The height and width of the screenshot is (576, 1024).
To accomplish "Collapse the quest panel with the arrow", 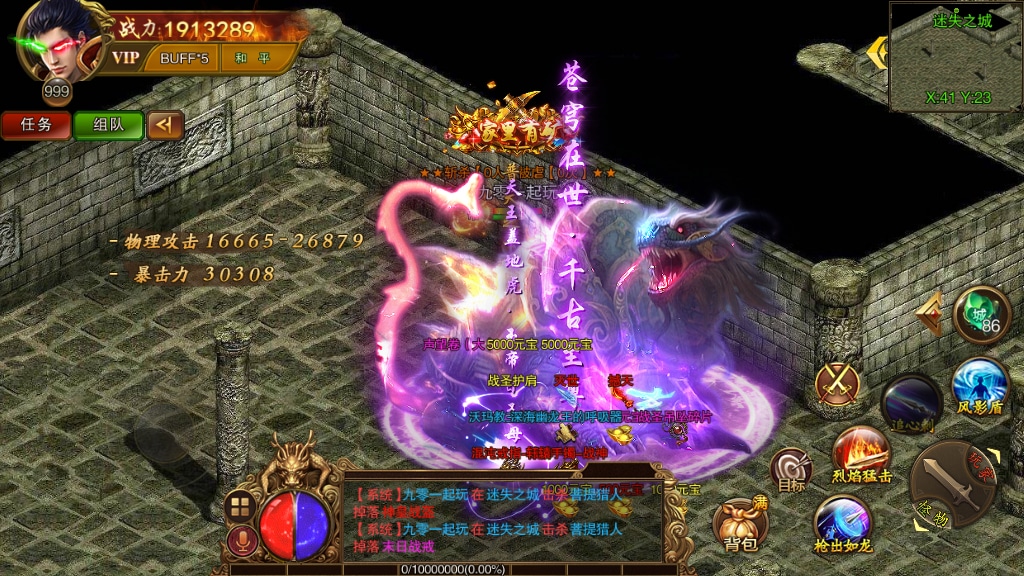I will 166,125.
